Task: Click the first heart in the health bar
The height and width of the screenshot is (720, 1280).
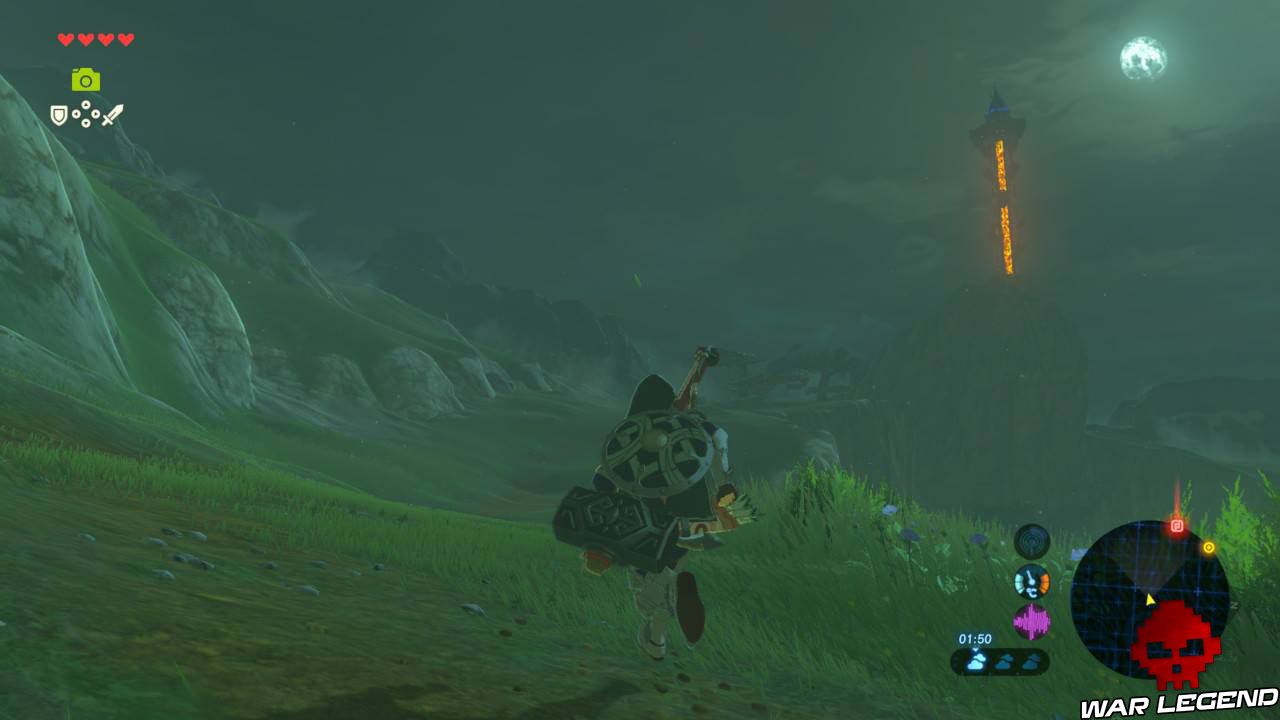Action: click(x=65, y=39)
